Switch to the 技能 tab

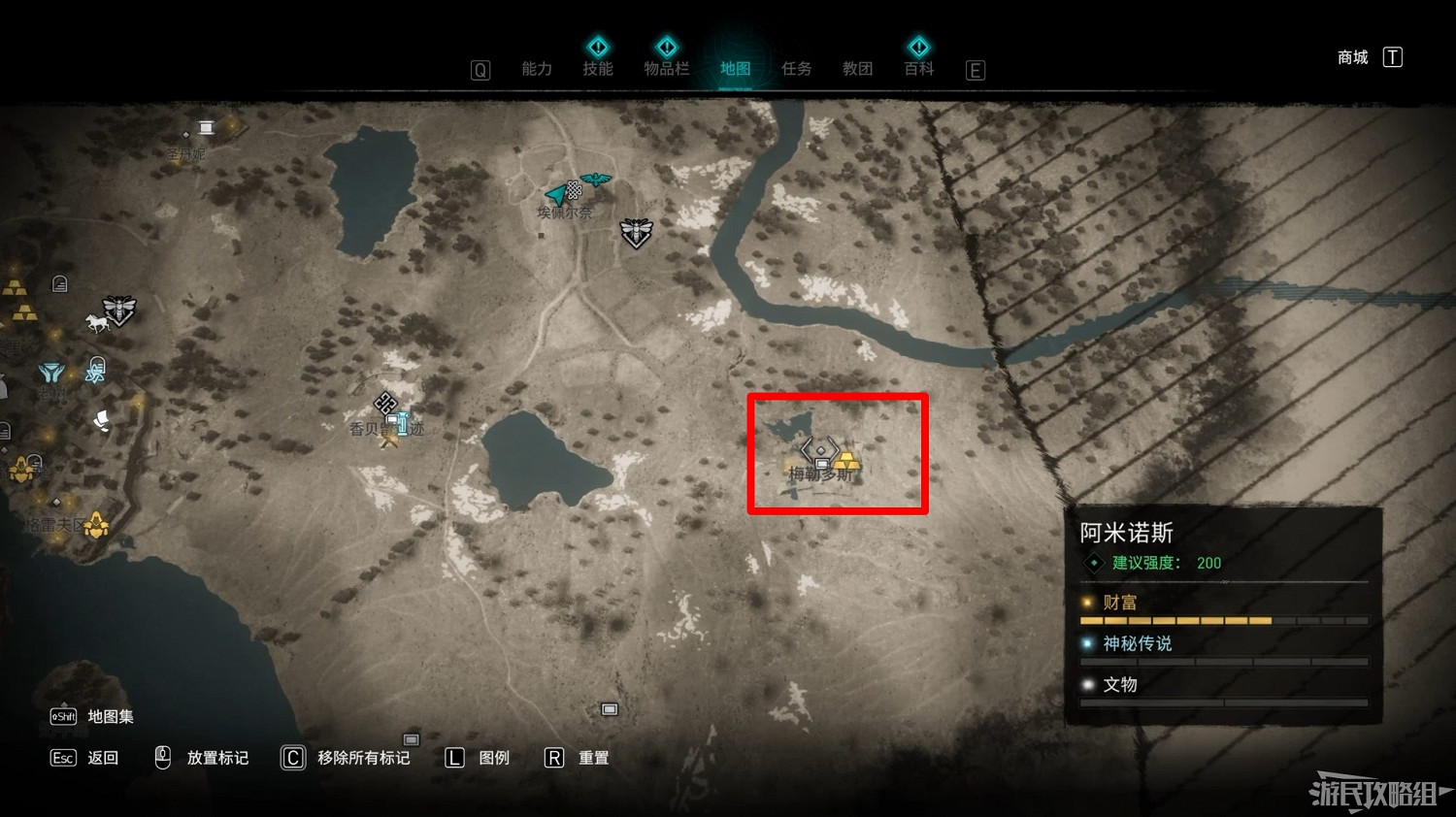(x=599, y=69)
